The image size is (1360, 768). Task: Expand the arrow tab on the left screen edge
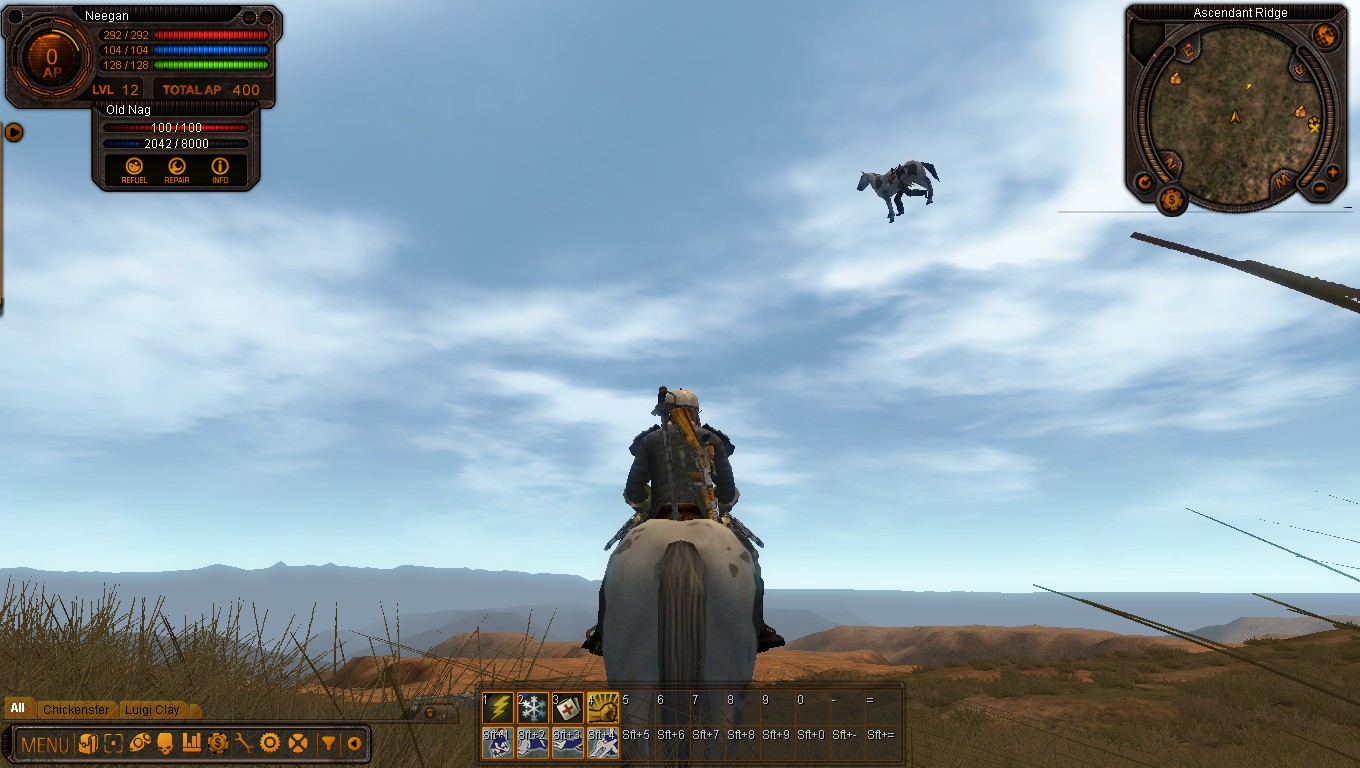pyautogui.click(x=13, y=133)
